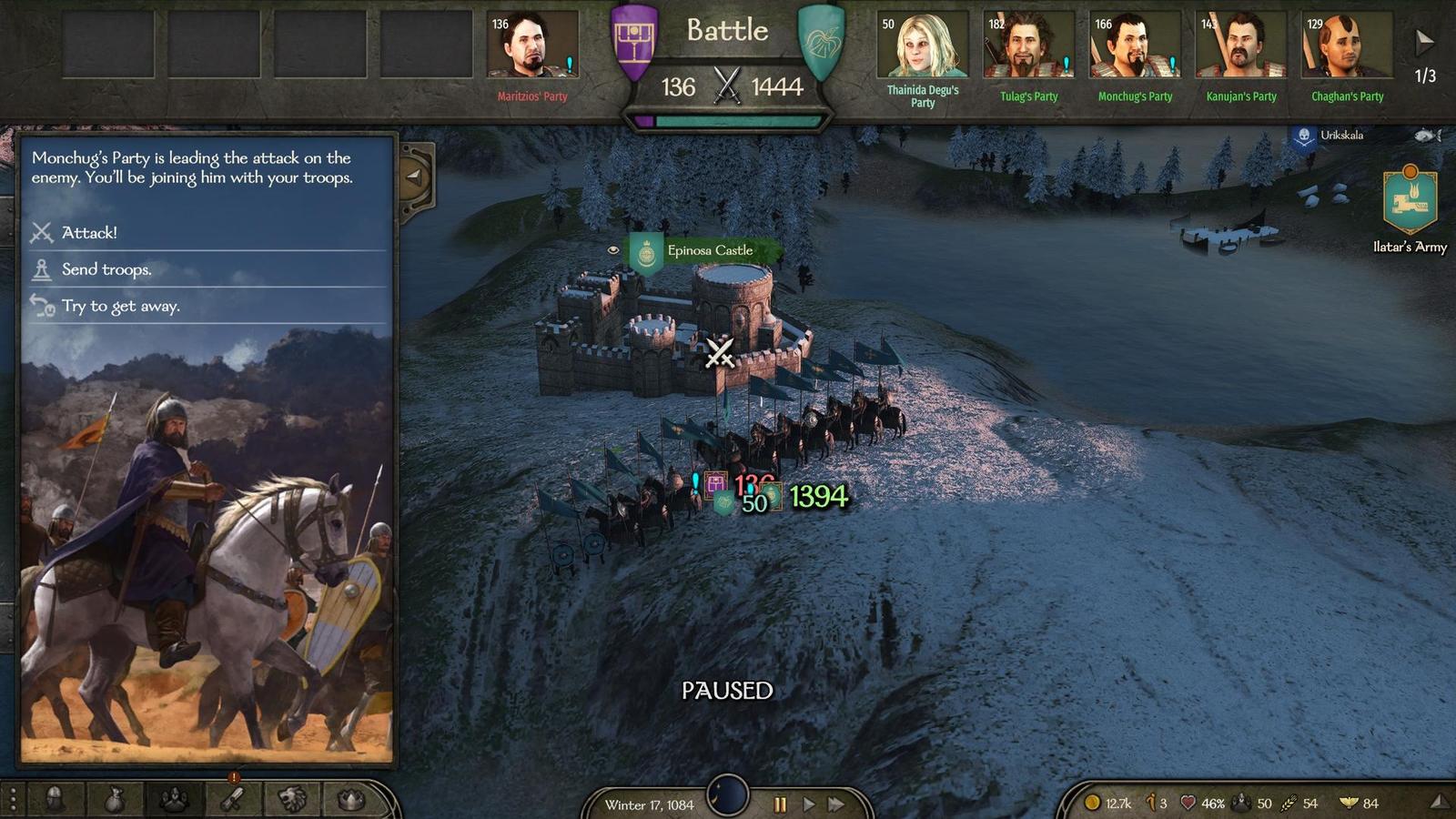This screenshot has height=819, width=1456.
Task: Choose Try to get away
Action: (x=120, y=307)
